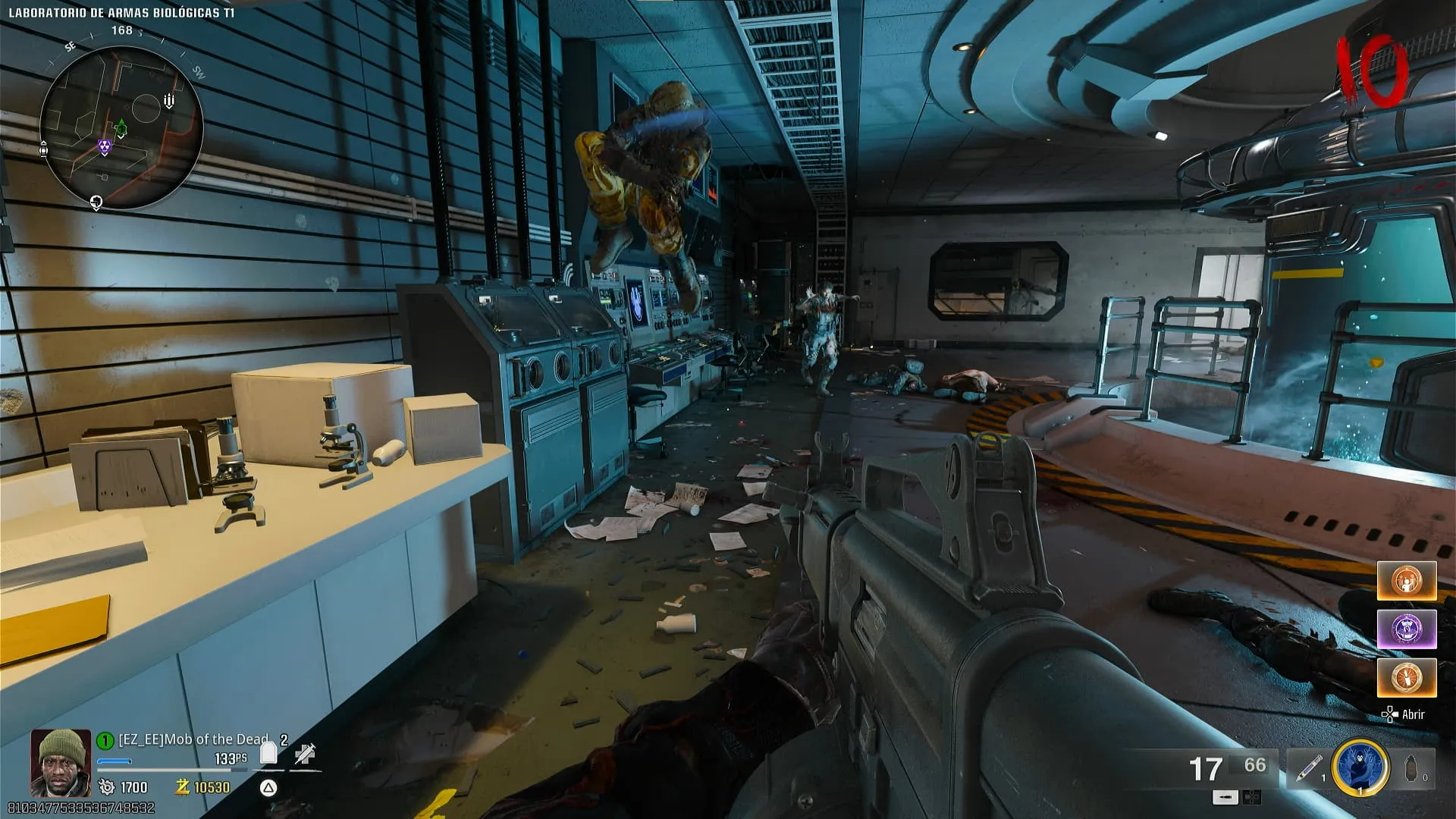This screenshot has width=1456, height=819.
Task: Select the purple radiation marker on minimap
Action: pyautogui.click(x=105, y=147)
